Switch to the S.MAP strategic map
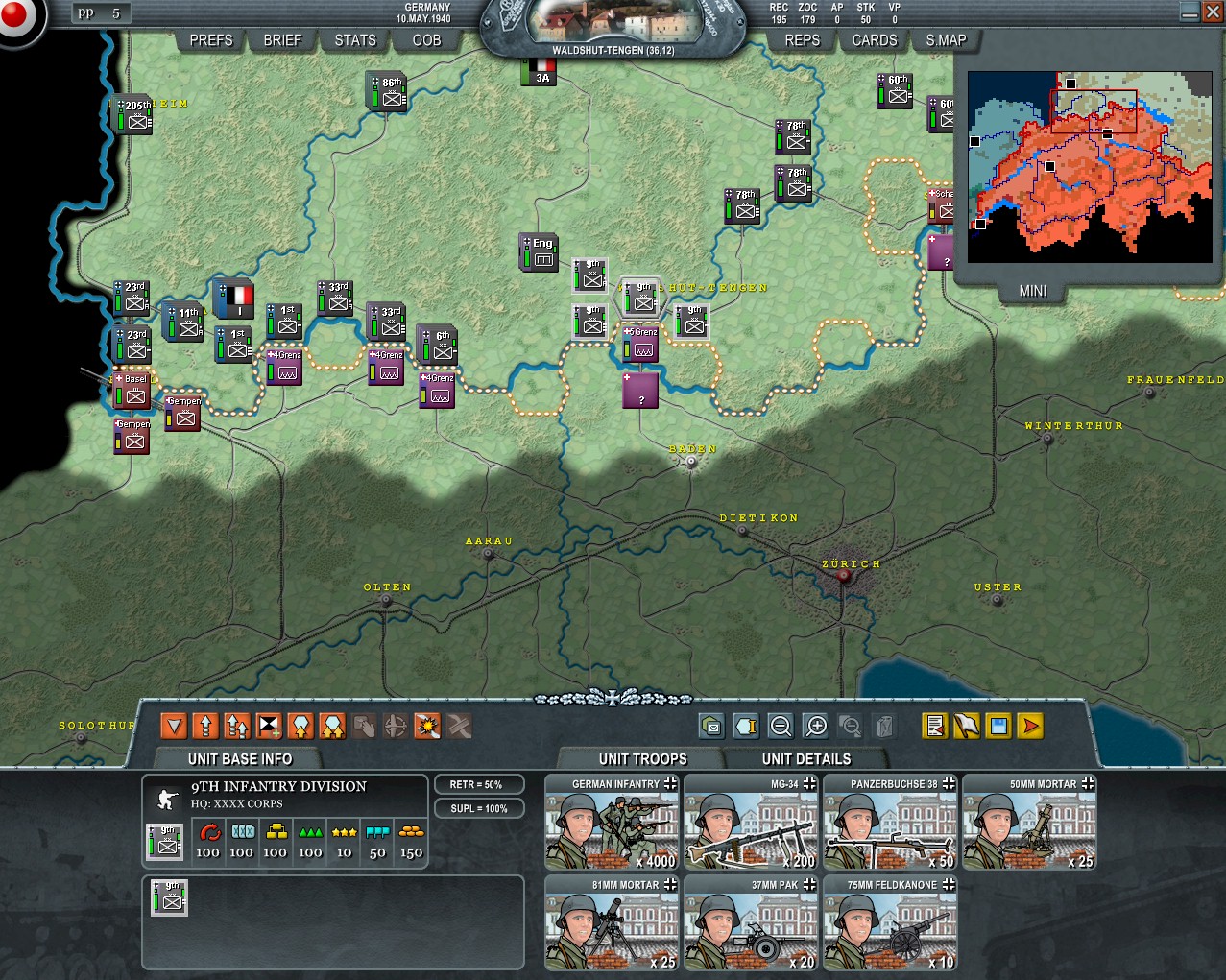The image size is (1226, 980). [x=946, y=40]
